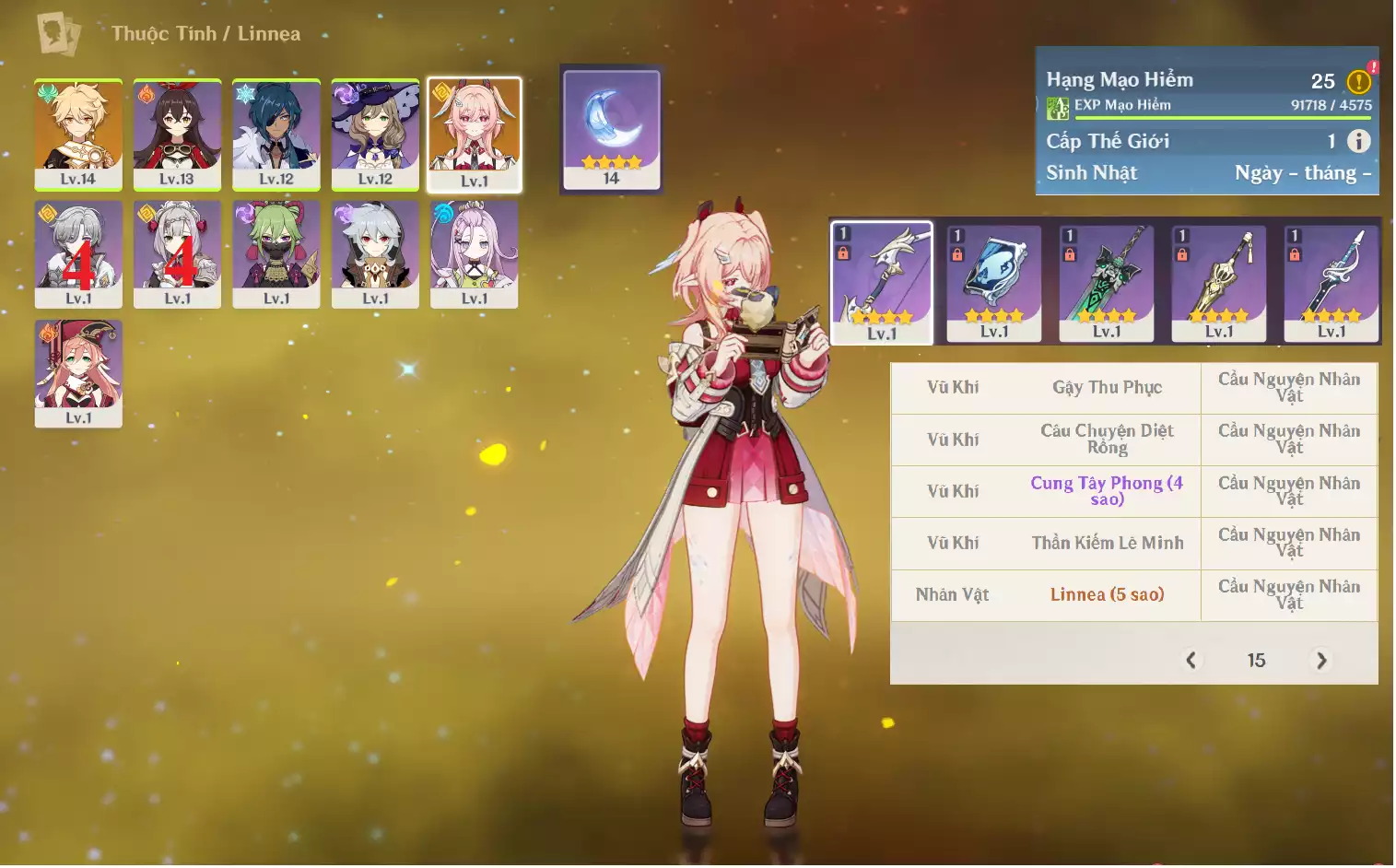The width and height of the screenshot is (1396, 868).
Task: Show the world level info icon
Action: click(x=1358, y=141)
